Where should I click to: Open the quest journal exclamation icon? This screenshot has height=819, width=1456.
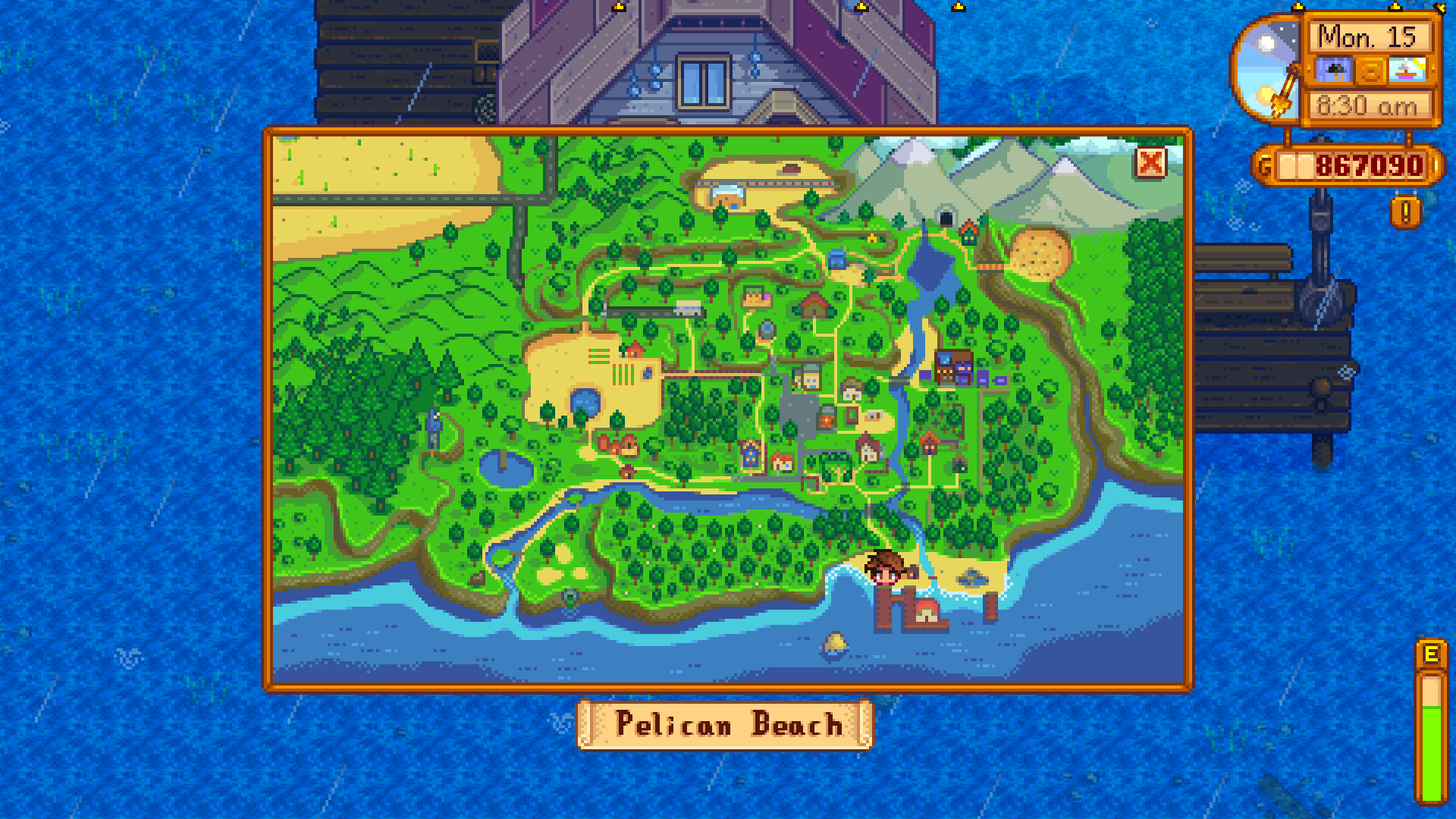tap(1405, 211)
